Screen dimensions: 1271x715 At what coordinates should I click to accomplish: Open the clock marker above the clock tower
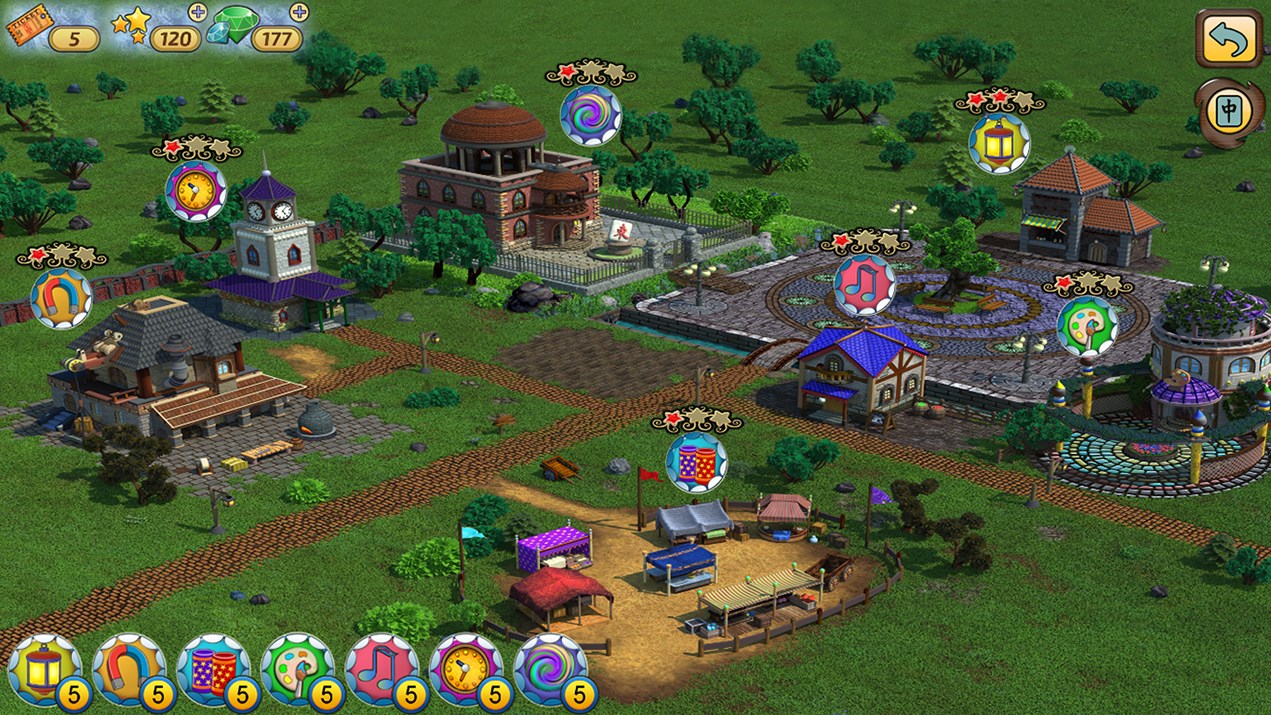(x=195, y=190)
